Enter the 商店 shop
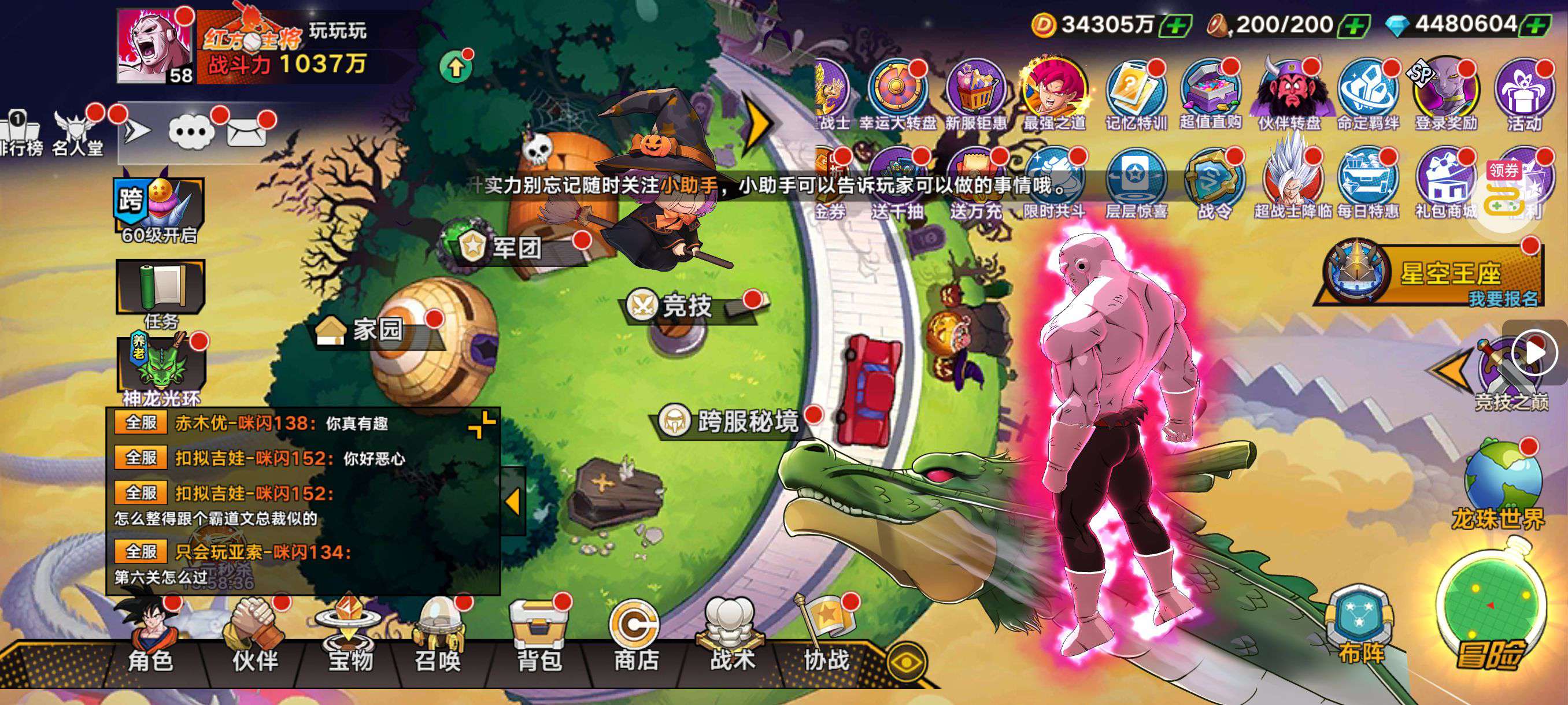1568x705 pixels. pyautogui.click(x=635, y=639)
